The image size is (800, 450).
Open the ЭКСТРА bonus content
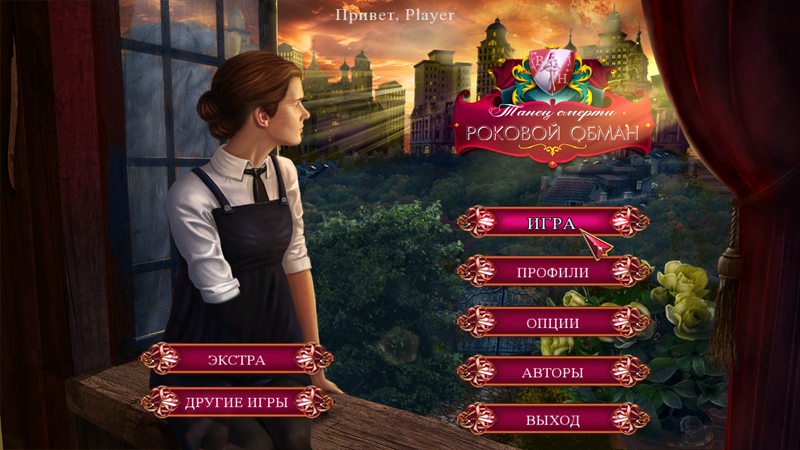click(236, 359)
